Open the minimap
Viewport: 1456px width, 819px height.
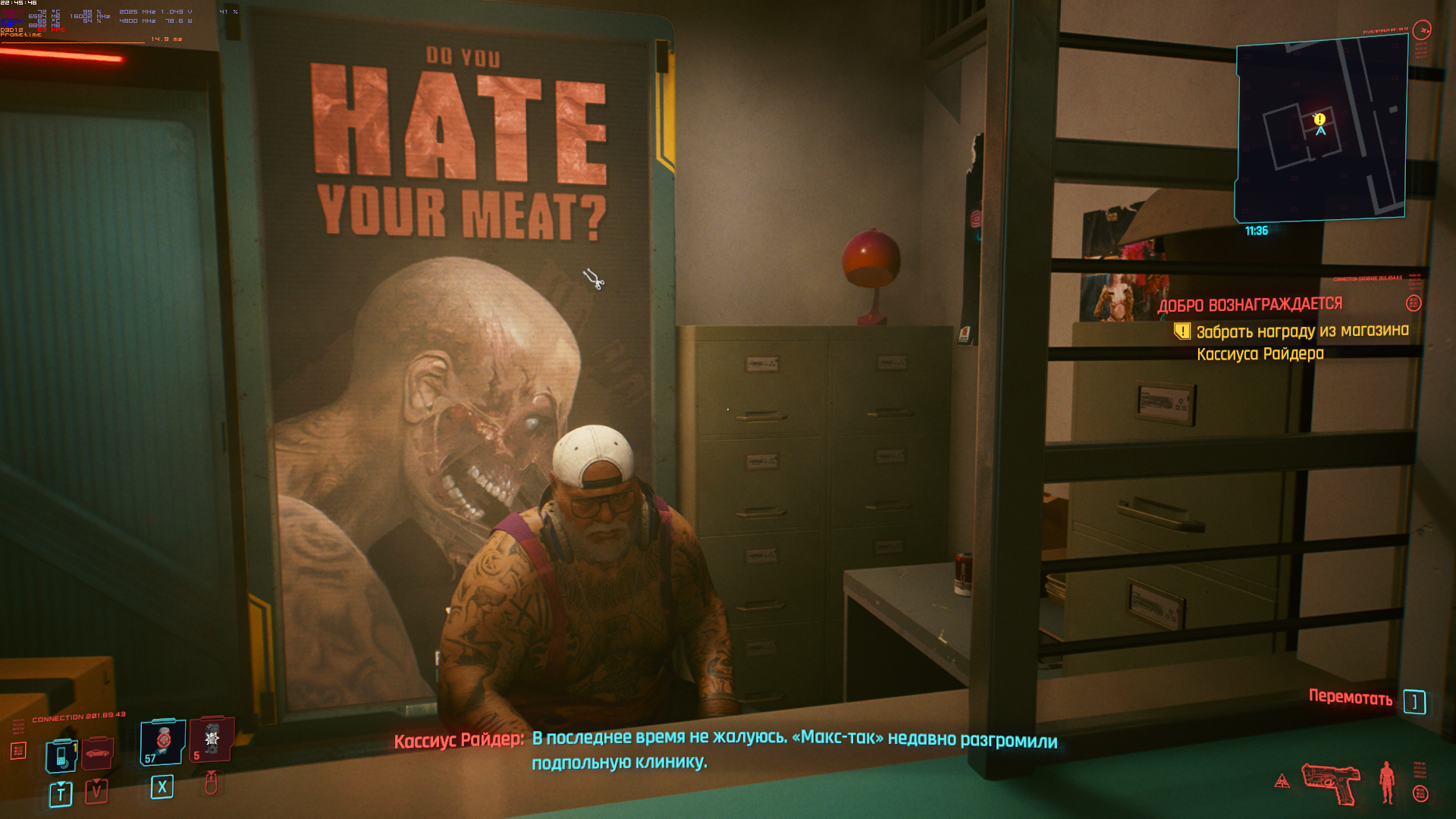point(1321,130)
